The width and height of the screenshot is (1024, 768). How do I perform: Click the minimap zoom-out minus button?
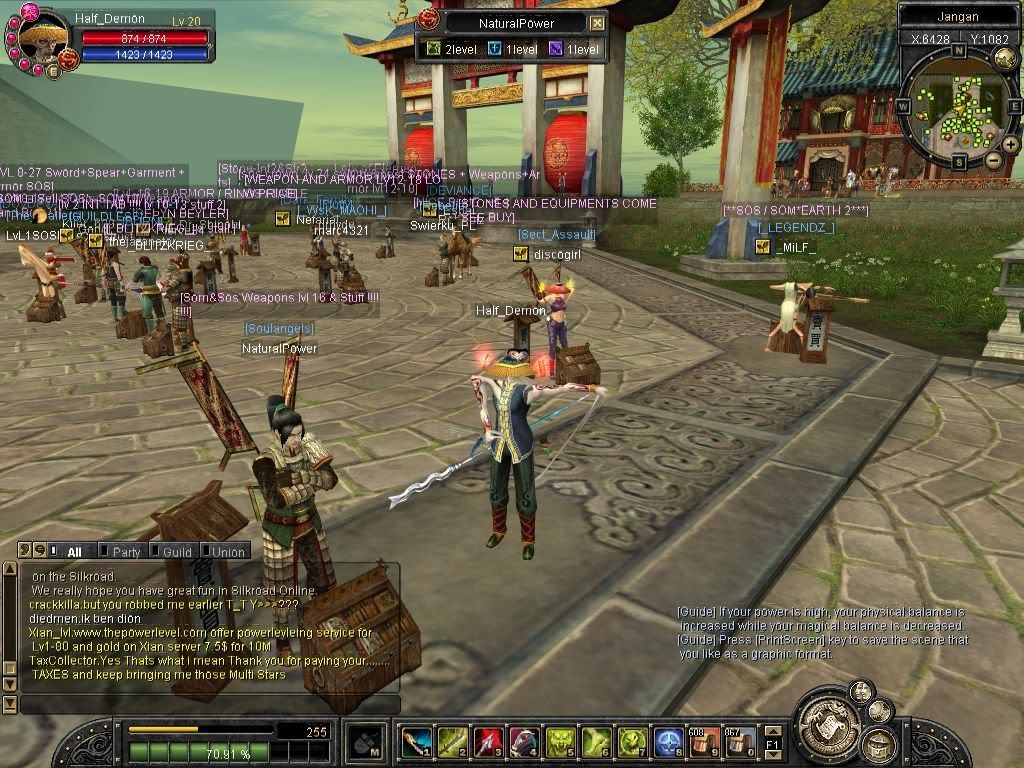tap(993, 160)
